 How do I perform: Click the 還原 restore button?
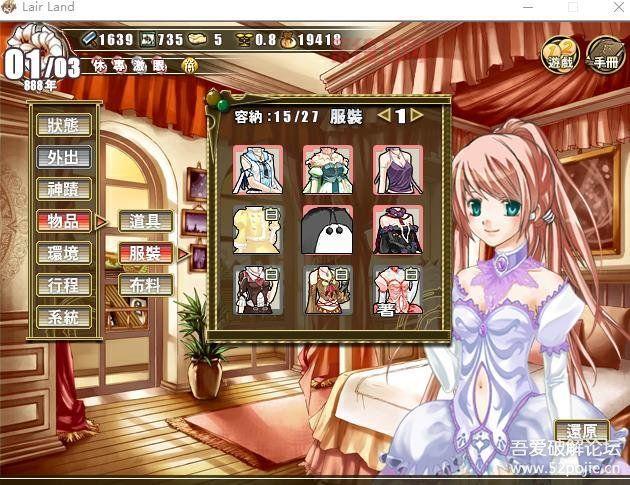click(581, 433)
